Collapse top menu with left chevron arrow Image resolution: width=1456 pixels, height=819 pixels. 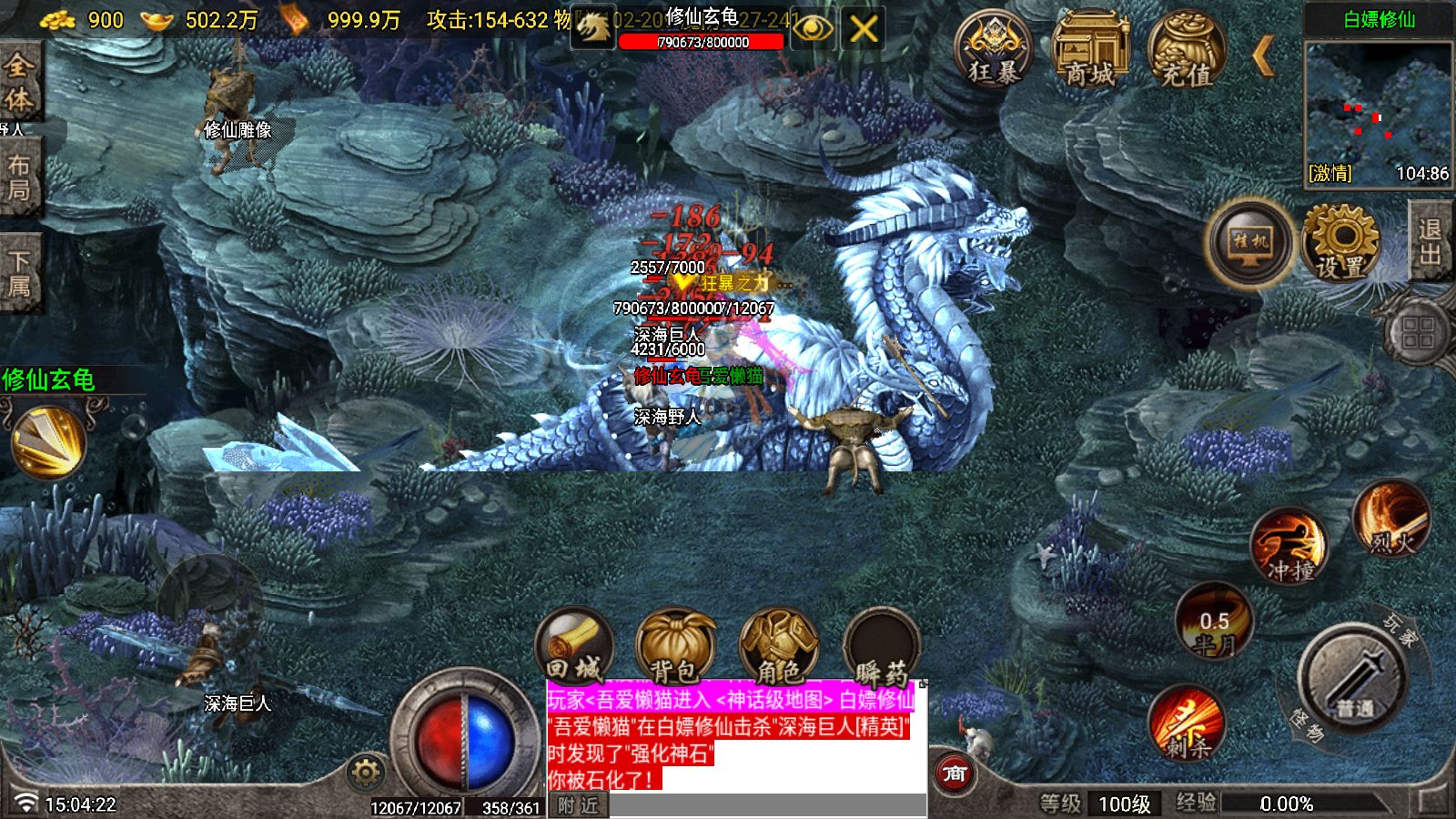(x=1263, y=56)
